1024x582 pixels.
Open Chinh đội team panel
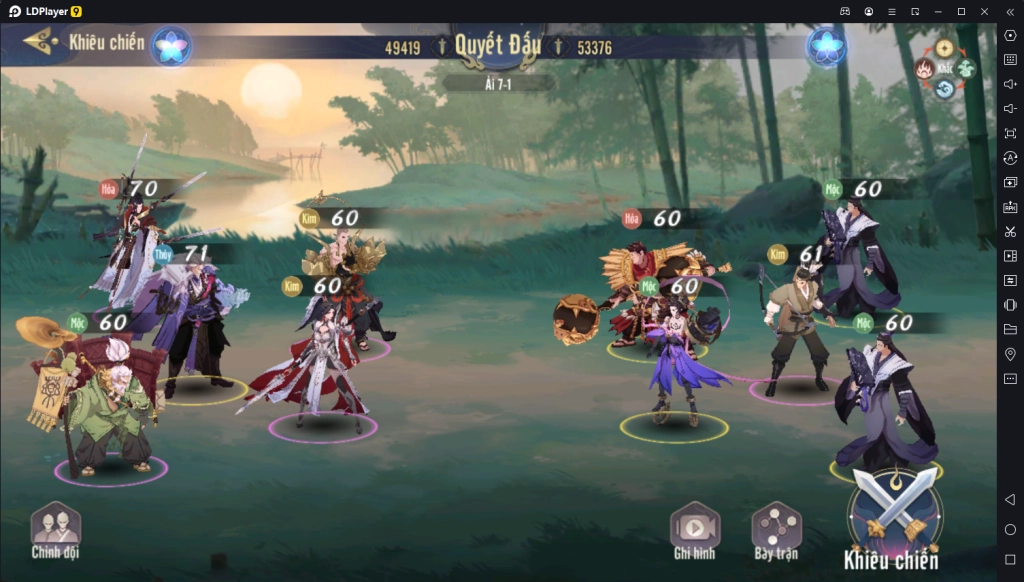(55, 528)
